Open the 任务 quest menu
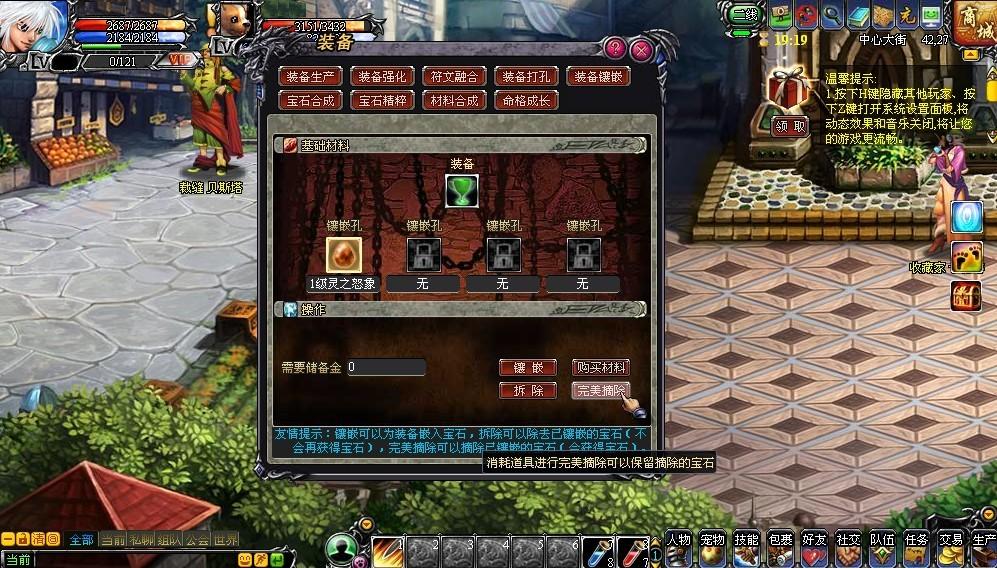The image size is (997, 568). [916, 547]
